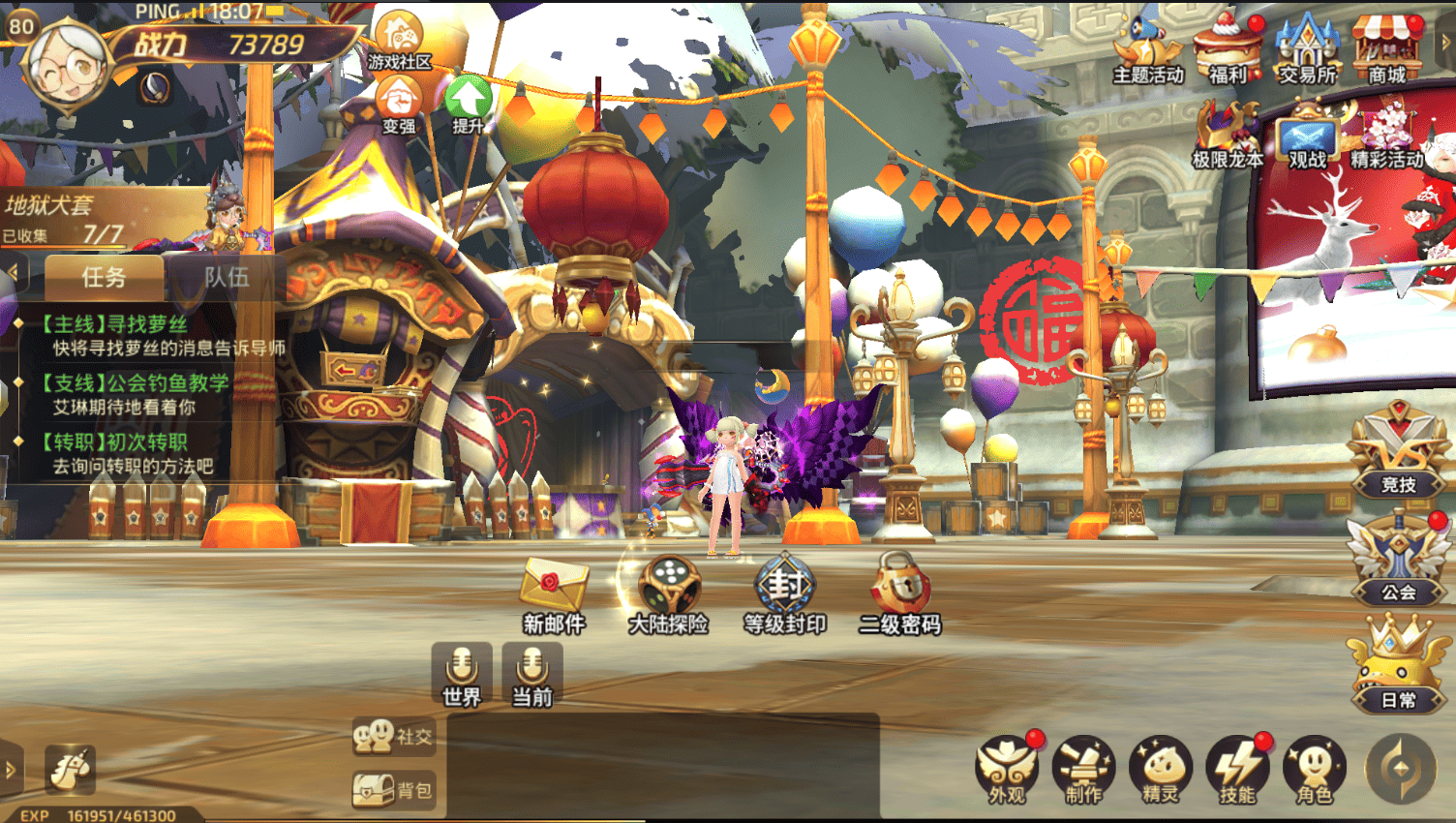Open the 日常 daily activities icon
This screenshot has width=1456, height=823.
coord(1398,666)
